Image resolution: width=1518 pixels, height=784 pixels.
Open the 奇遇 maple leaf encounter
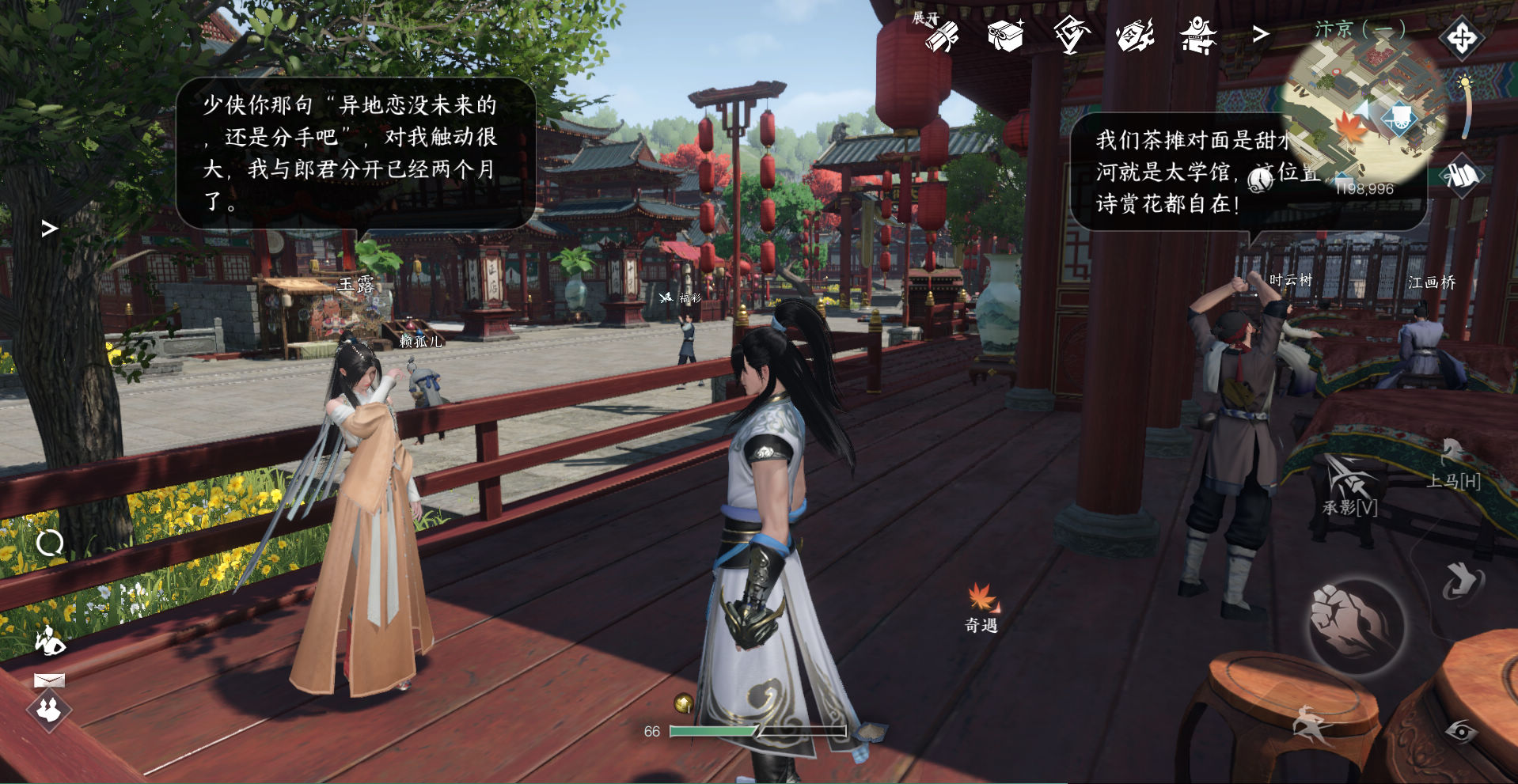click(x=981, y=608)
